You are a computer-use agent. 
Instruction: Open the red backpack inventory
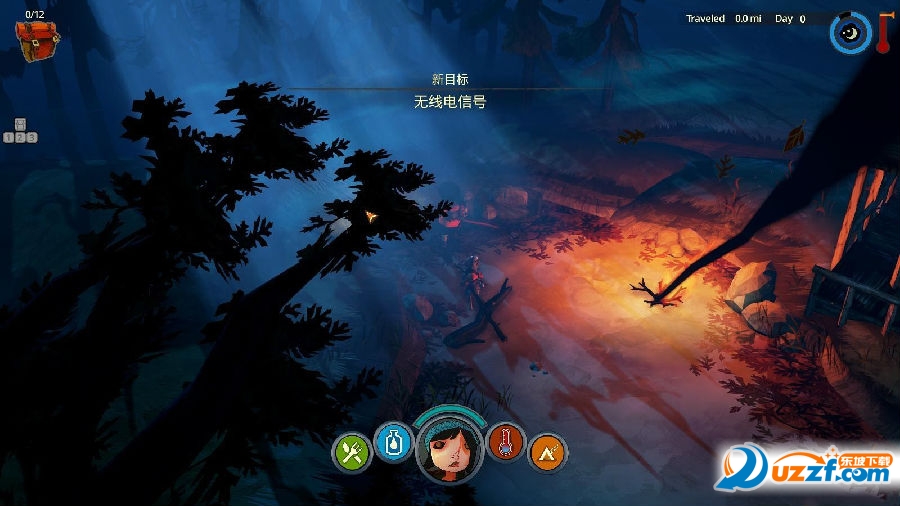(x=37, y=39)
